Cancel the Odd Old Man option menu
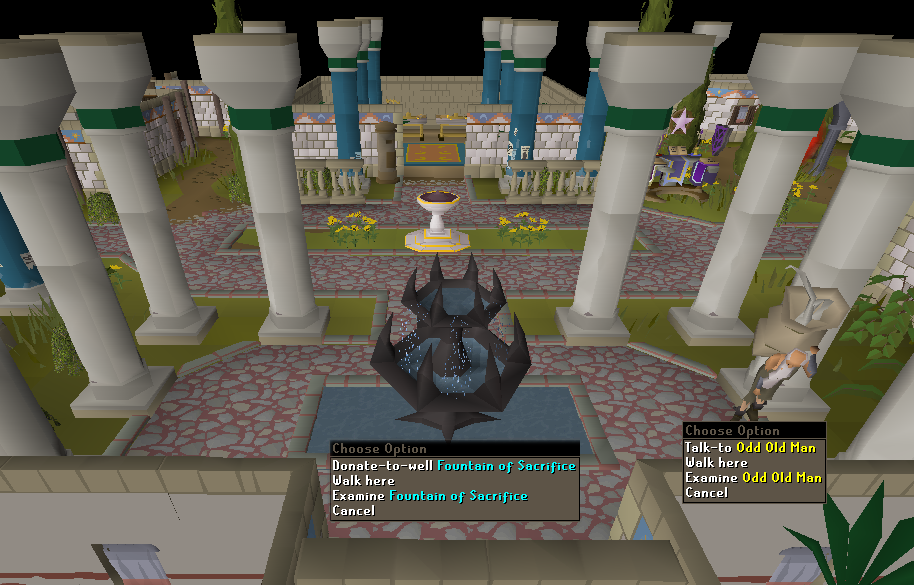This screenshot has width=914, height=585. tap(706, 493)
